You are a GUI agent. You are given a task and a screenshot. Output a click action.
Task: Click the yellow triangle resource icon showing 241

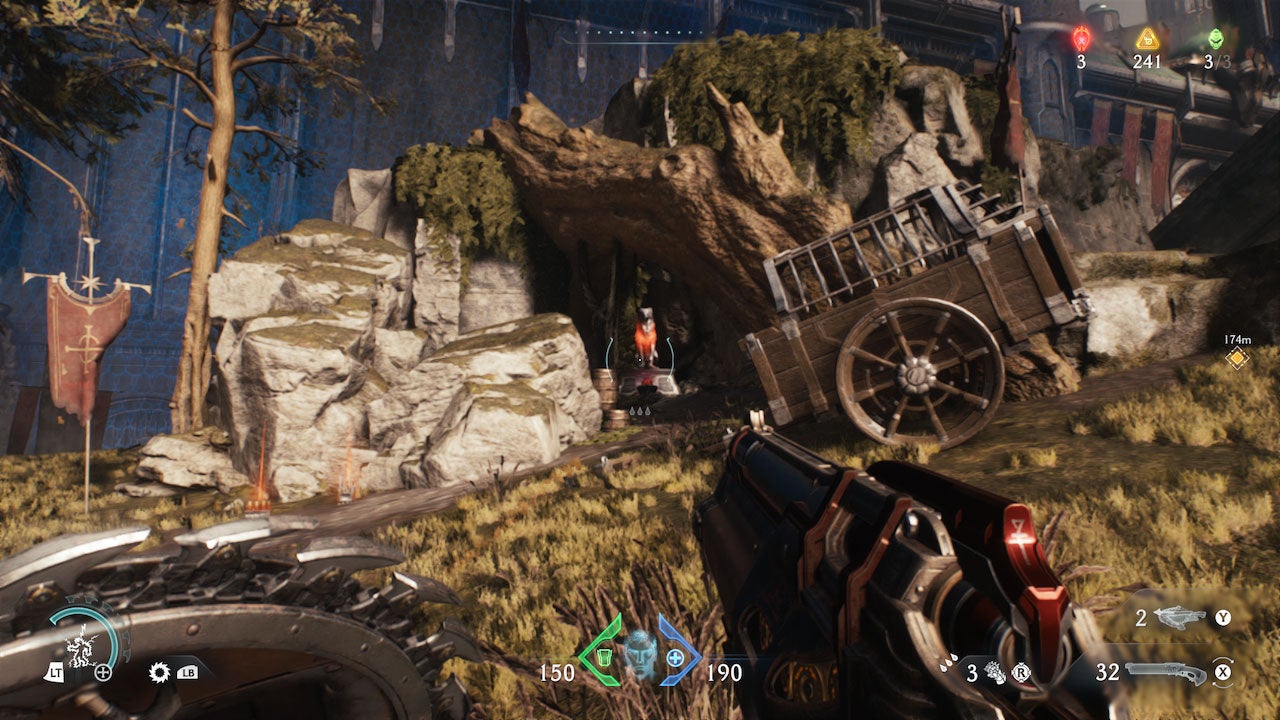tap(1147, 41)
